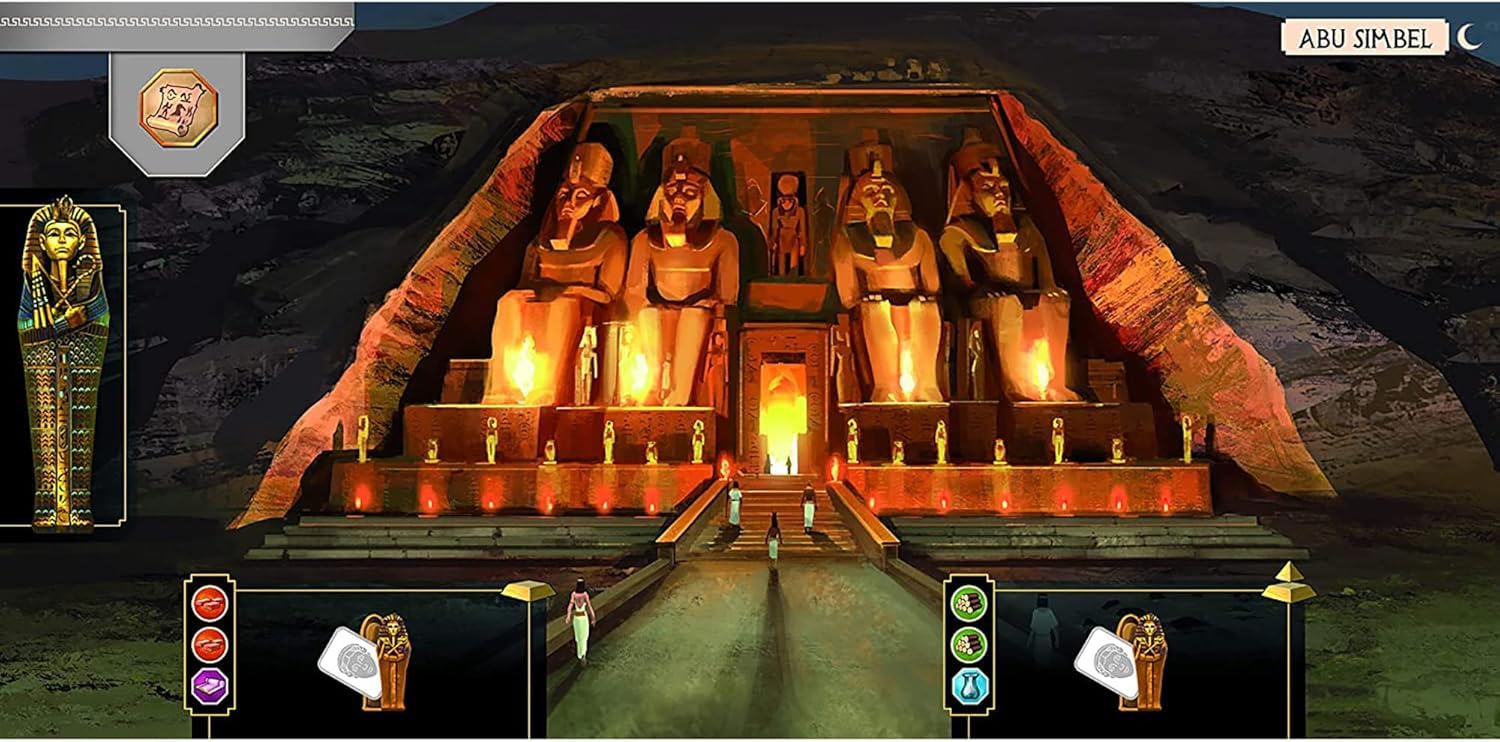Click the gold pyramid stage marker
1500x742 pixels.
1289,581
